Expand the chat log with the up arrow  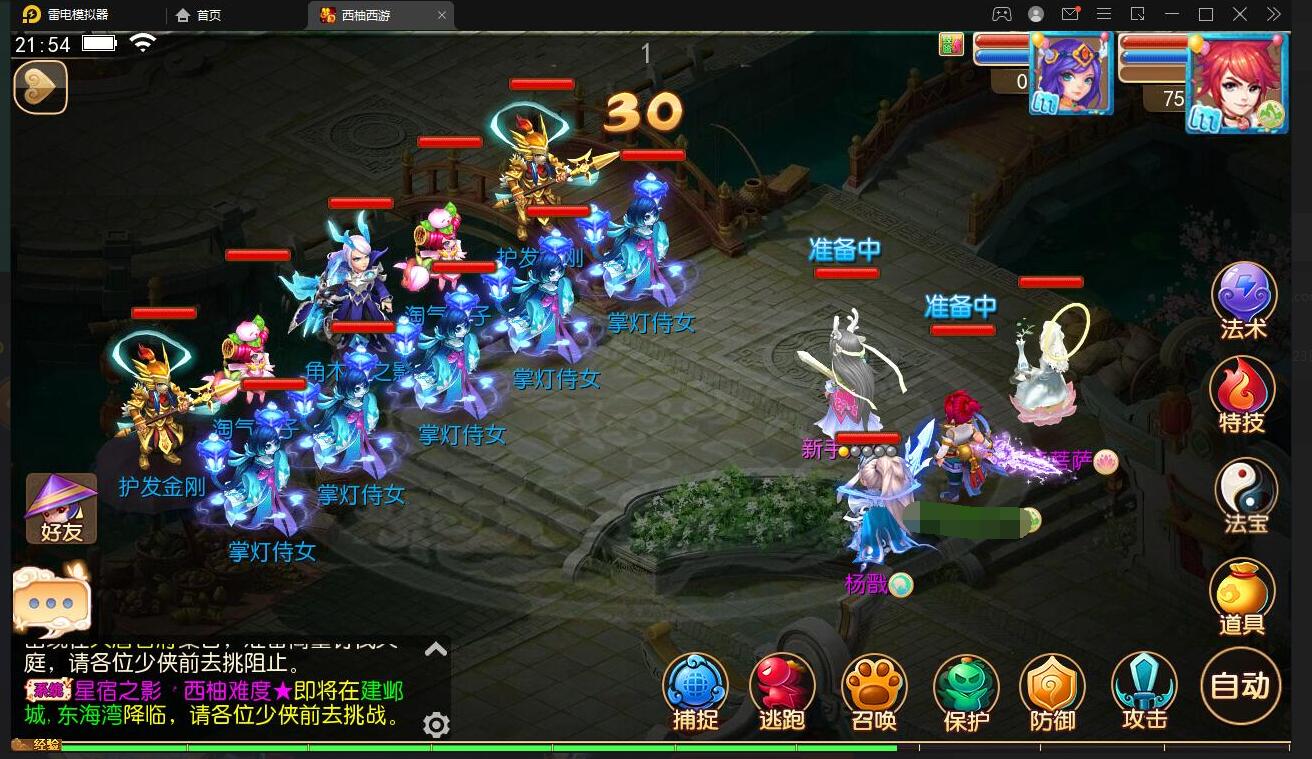click(x=436, y=650)
